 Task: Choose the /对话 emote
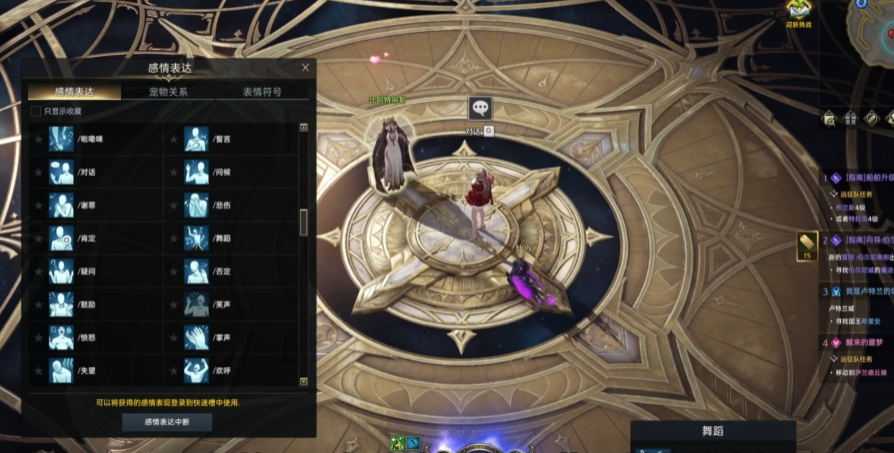coord(62,172)
